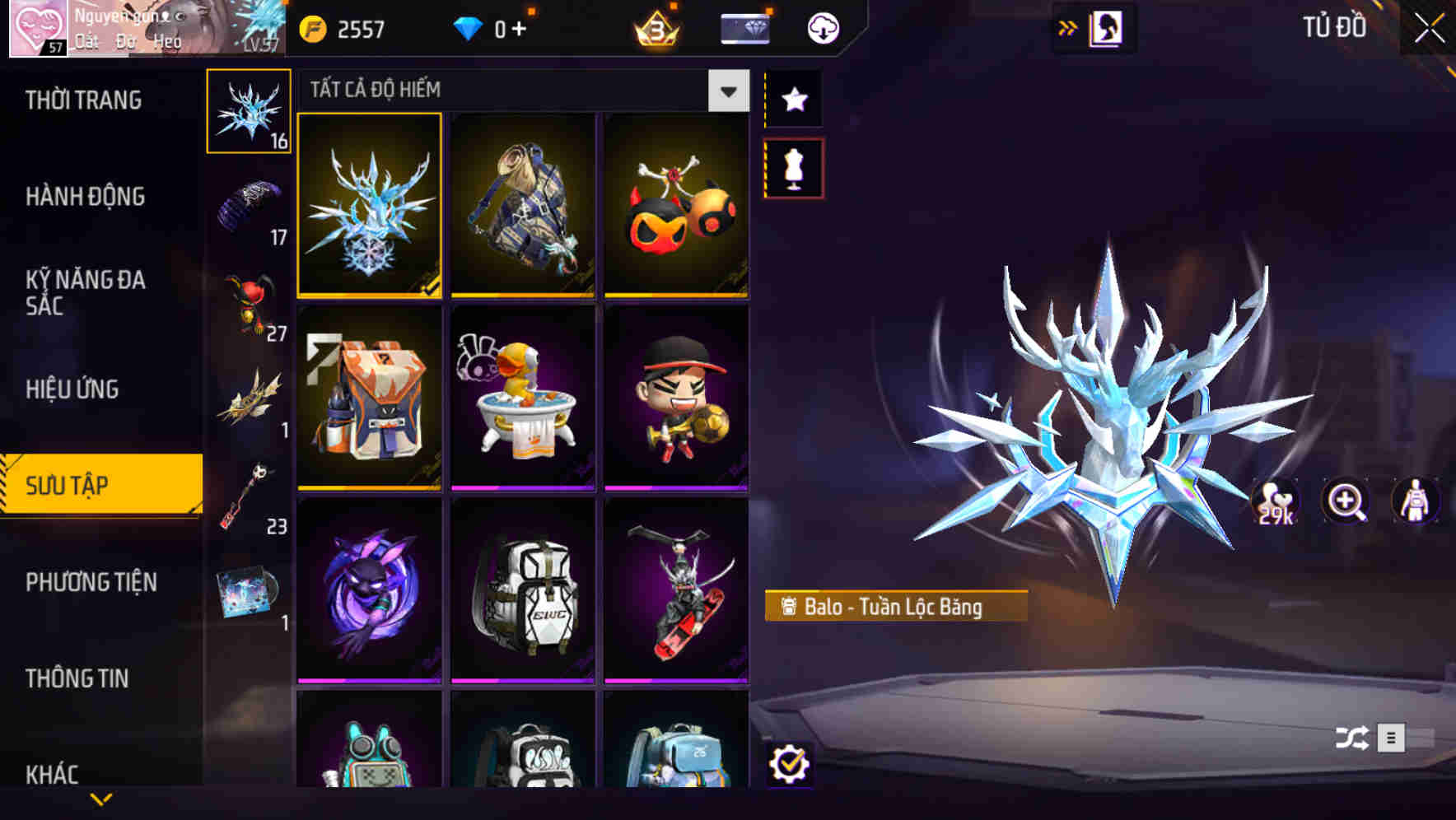Click the 29k likes icon
Image resolution: width=1456 pixels, height=820 pixels.
[x=1274, y=501]
